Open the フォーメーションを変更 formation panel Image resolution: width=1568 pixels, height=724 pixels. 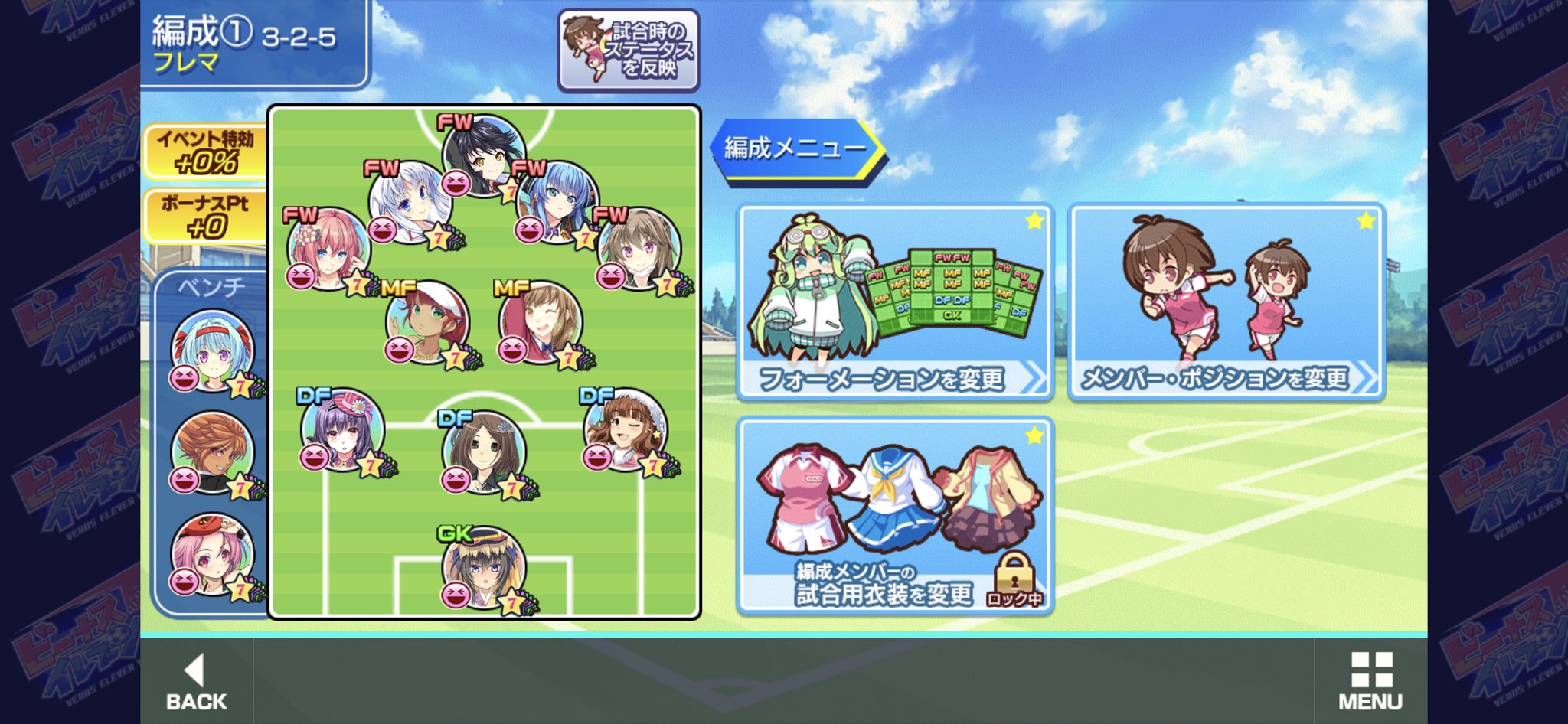[x=894, y=302]
